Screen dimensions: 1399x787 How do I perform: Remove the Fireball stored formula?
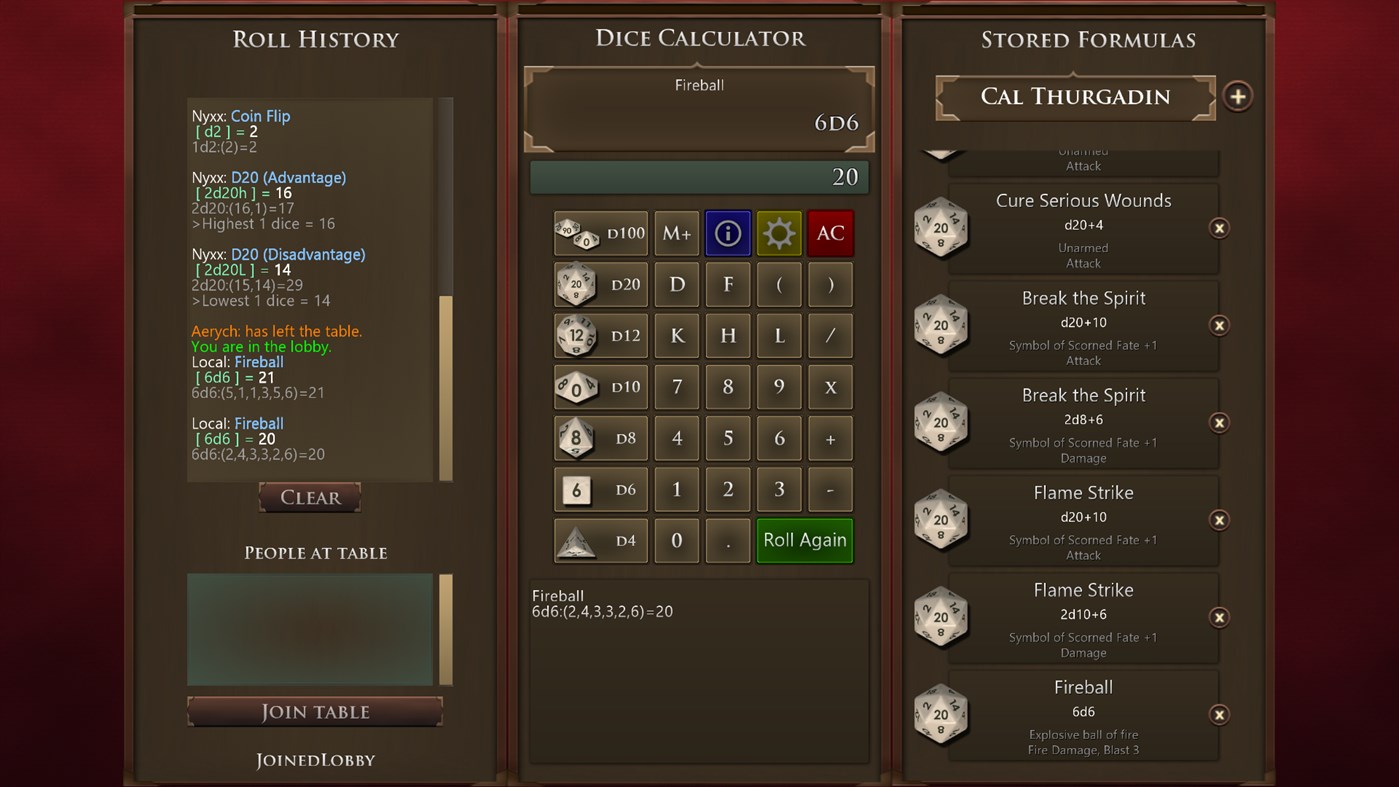coord(1219,714)
